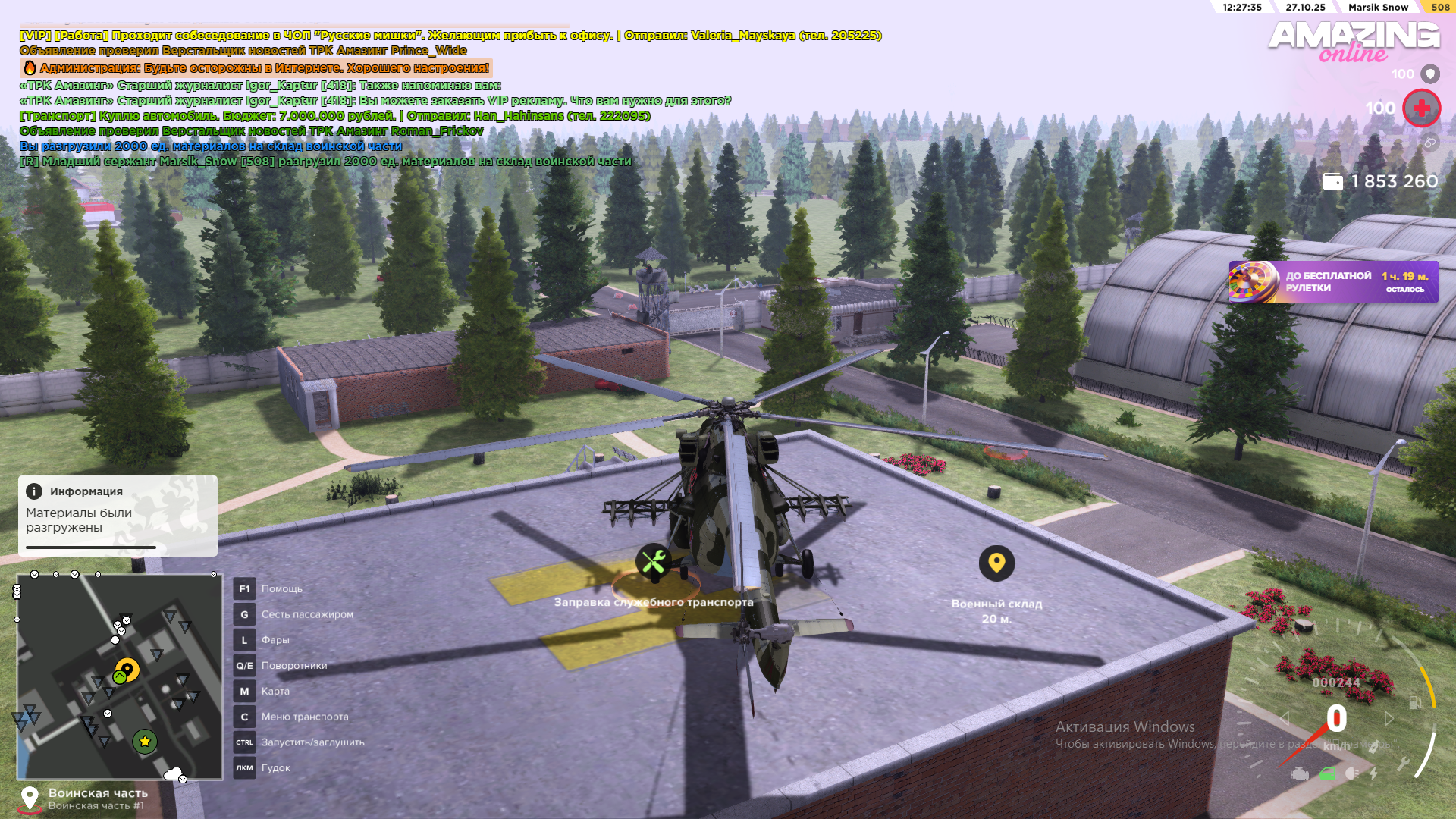The image size is (1456, 819).
Task: Open Меню транспорта from the keybind list
Action: click(305, 716)
